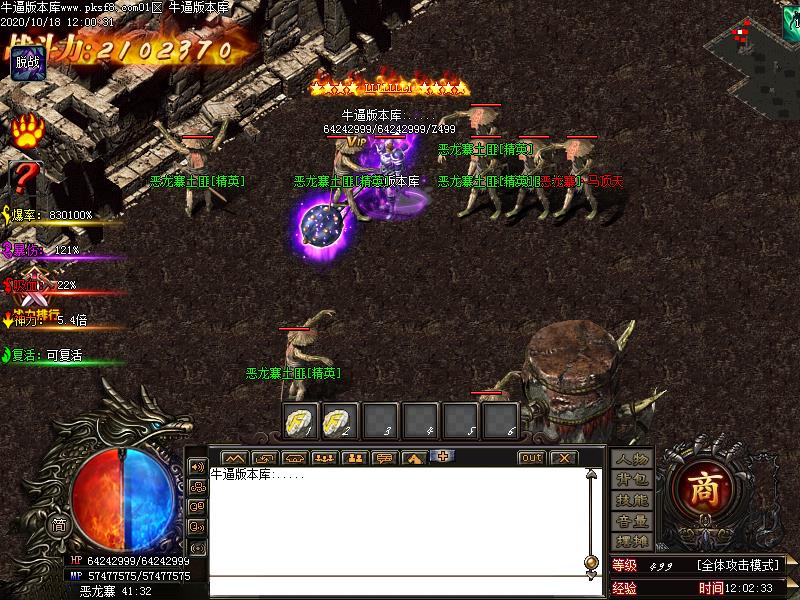Switch the 全体攻击模式 attack mode
800x600 pixels.
point(739,566)
